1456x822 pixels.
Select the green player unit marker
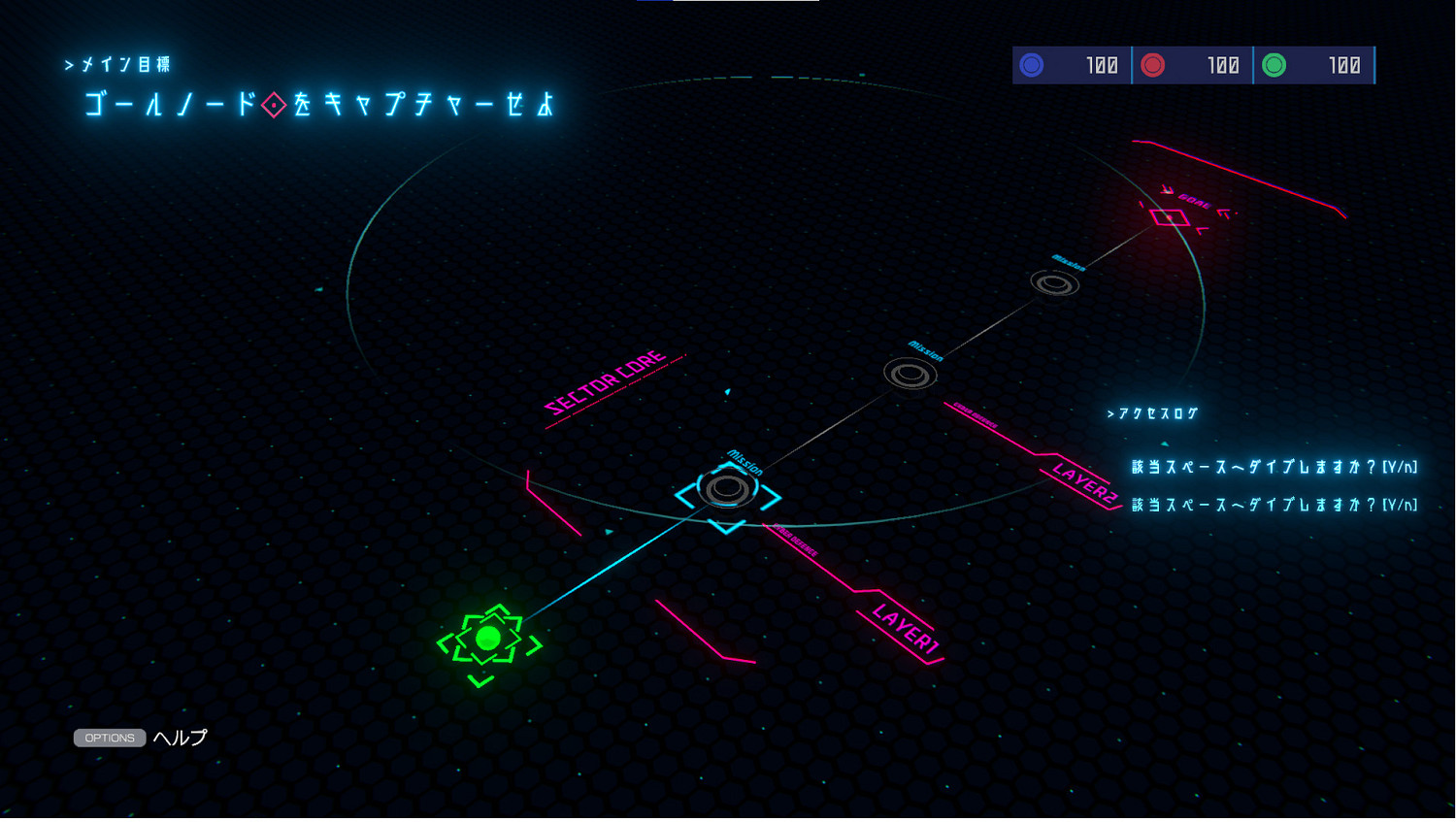click(489, 638)
